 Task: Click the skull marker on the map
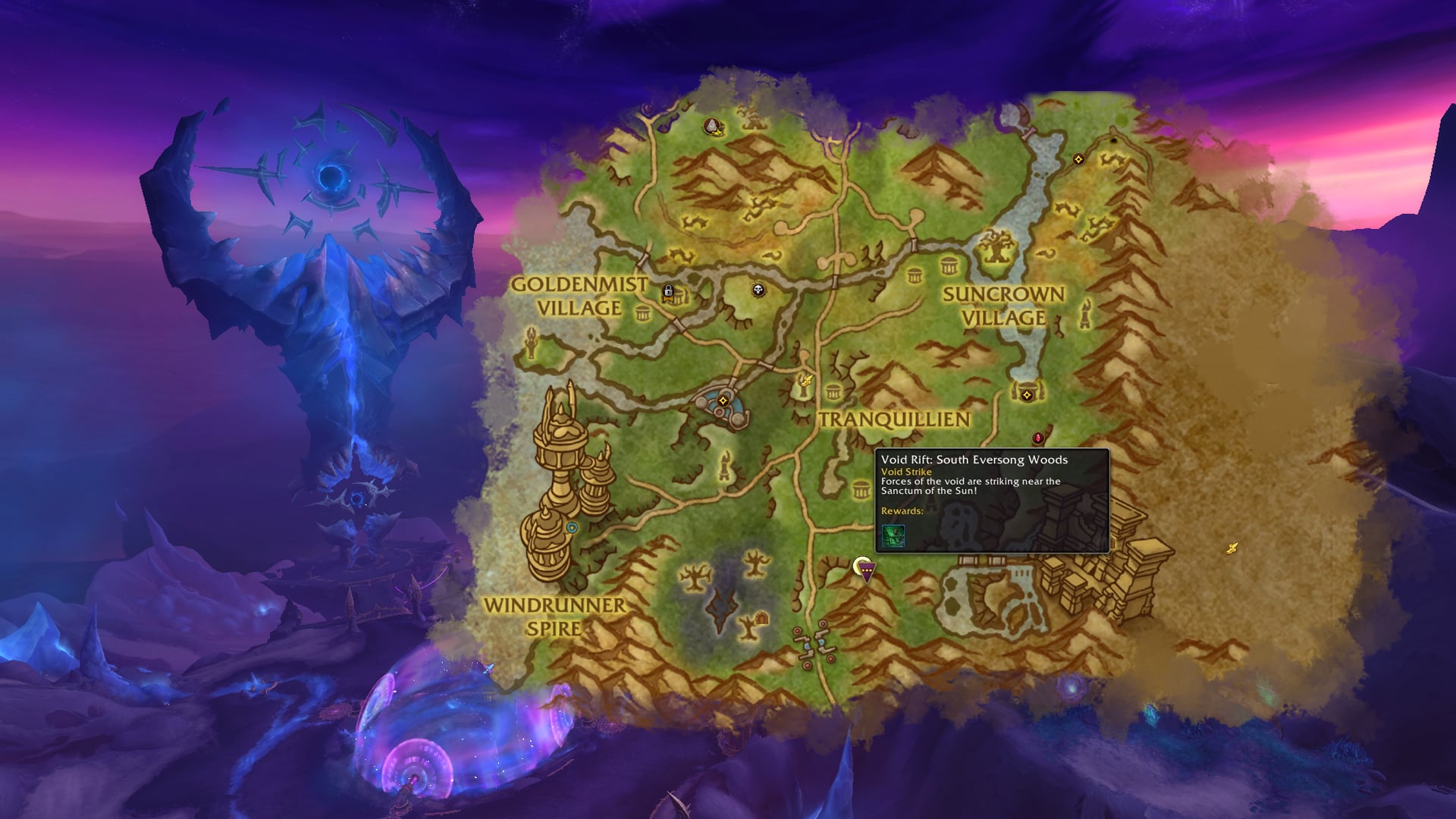[x=758, y=290]
